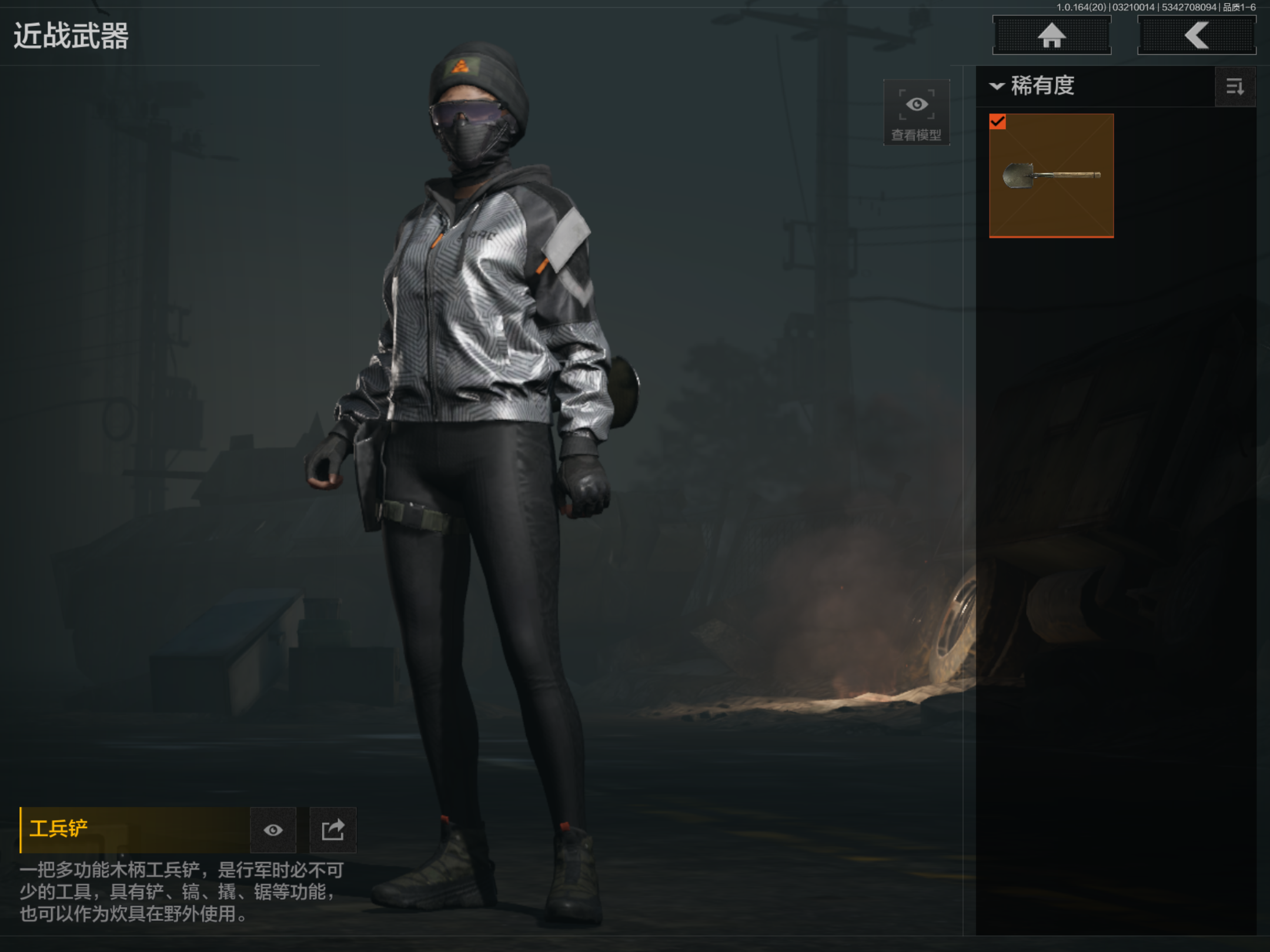Screen dimensions: 1270x952
Task: Toggle the sort order button
Action: [1235, 87]
